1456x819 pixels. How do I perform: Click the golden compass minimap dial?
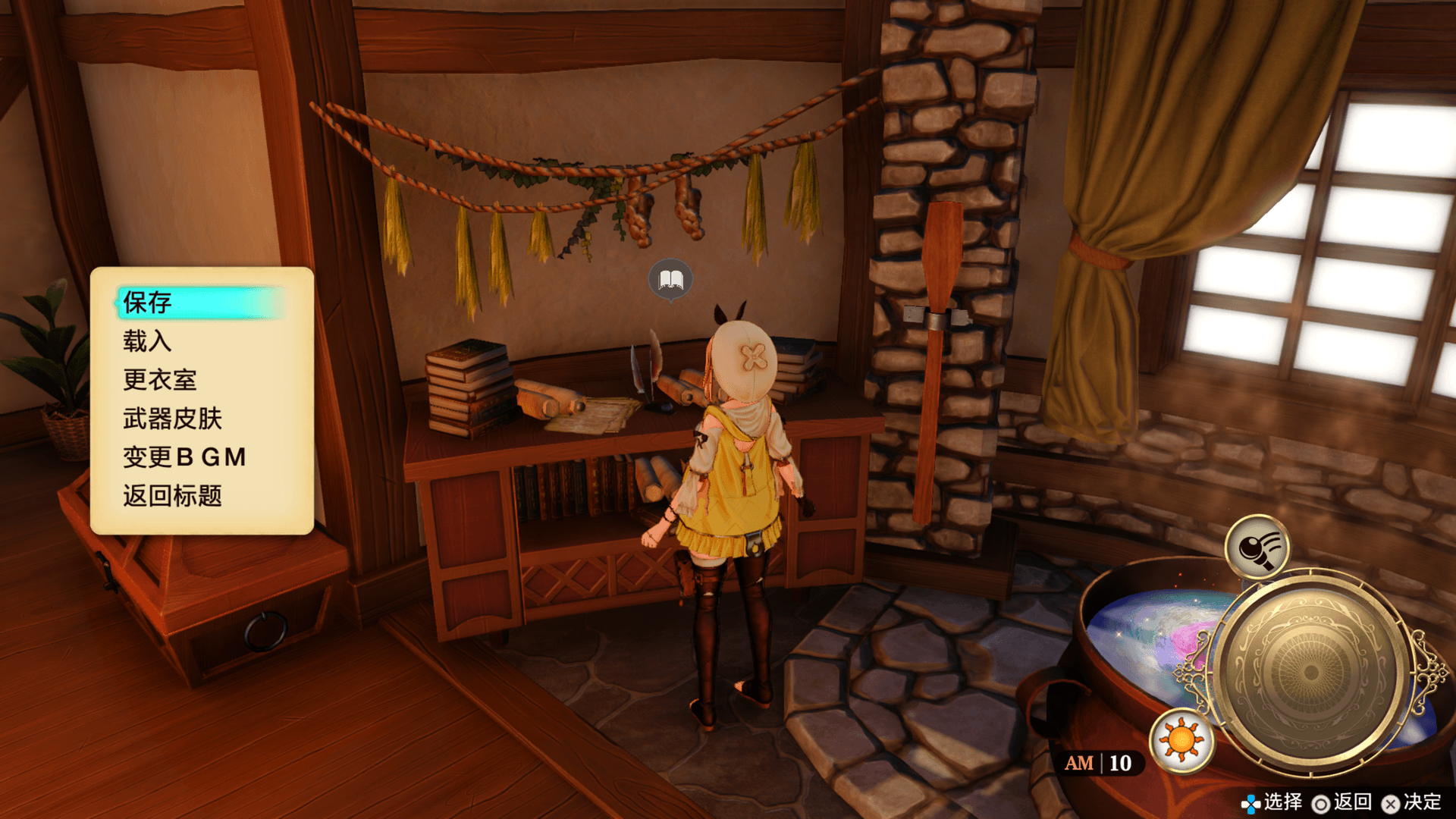[1310, 671]
